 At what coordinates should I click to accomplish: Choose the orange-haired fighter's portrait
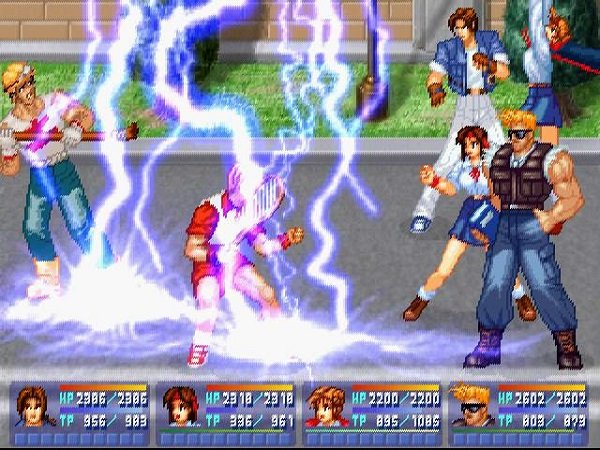coord(326,407)
